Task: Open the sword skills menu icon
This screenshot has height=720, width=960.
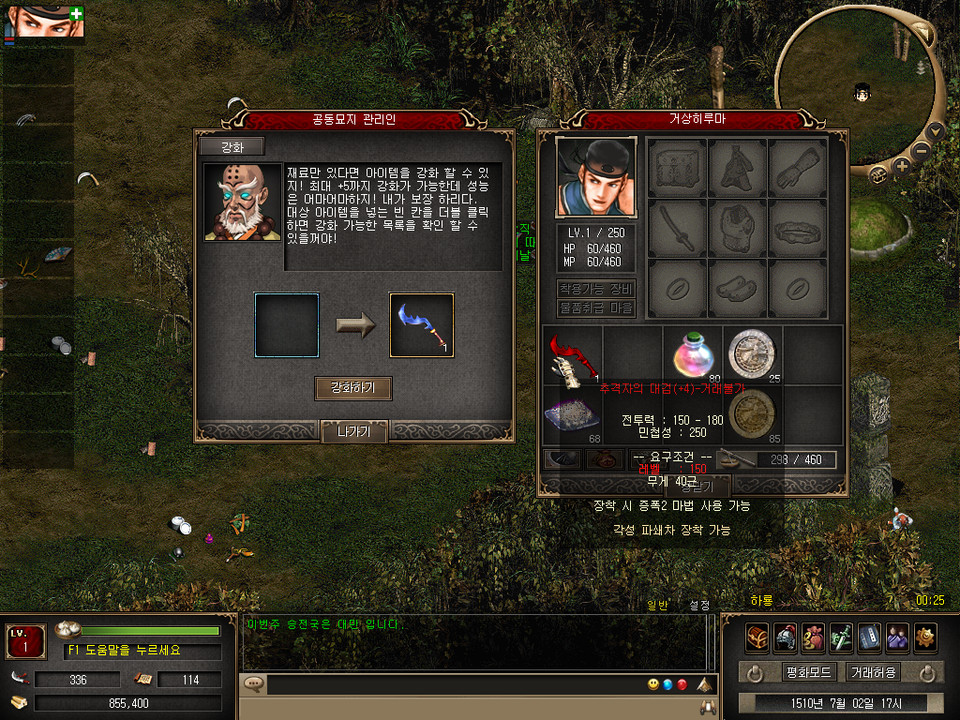Action: click(x=841, y=636)
